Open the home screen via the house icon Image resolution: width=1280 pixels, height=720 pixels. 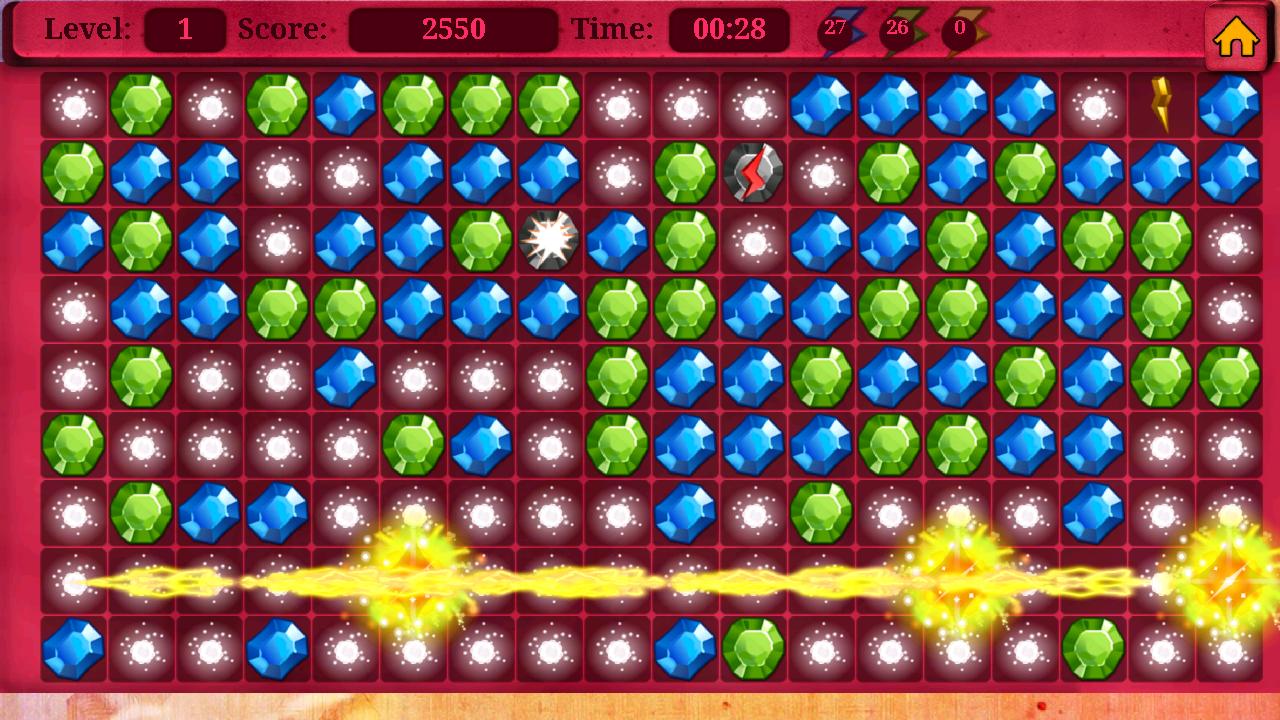click(x=1237, y=38)
